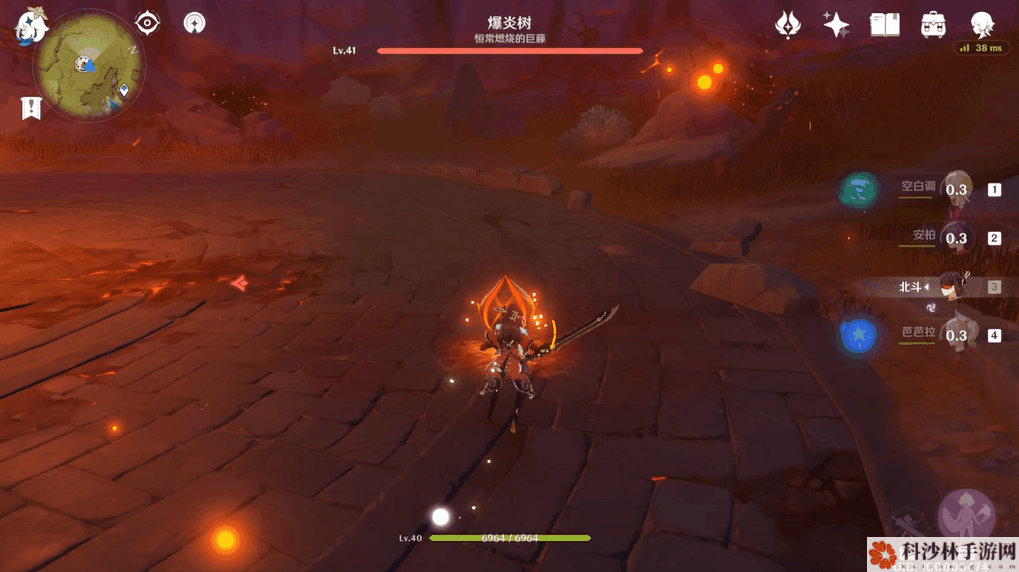
Task: Open the Events four-point star icon
Action: click(x=836, y=24)
